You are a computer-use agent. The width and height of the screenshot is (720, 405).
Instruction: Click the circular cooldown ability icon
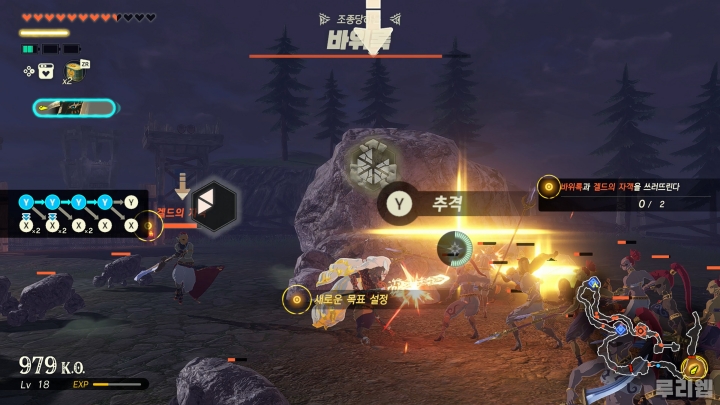455,248
